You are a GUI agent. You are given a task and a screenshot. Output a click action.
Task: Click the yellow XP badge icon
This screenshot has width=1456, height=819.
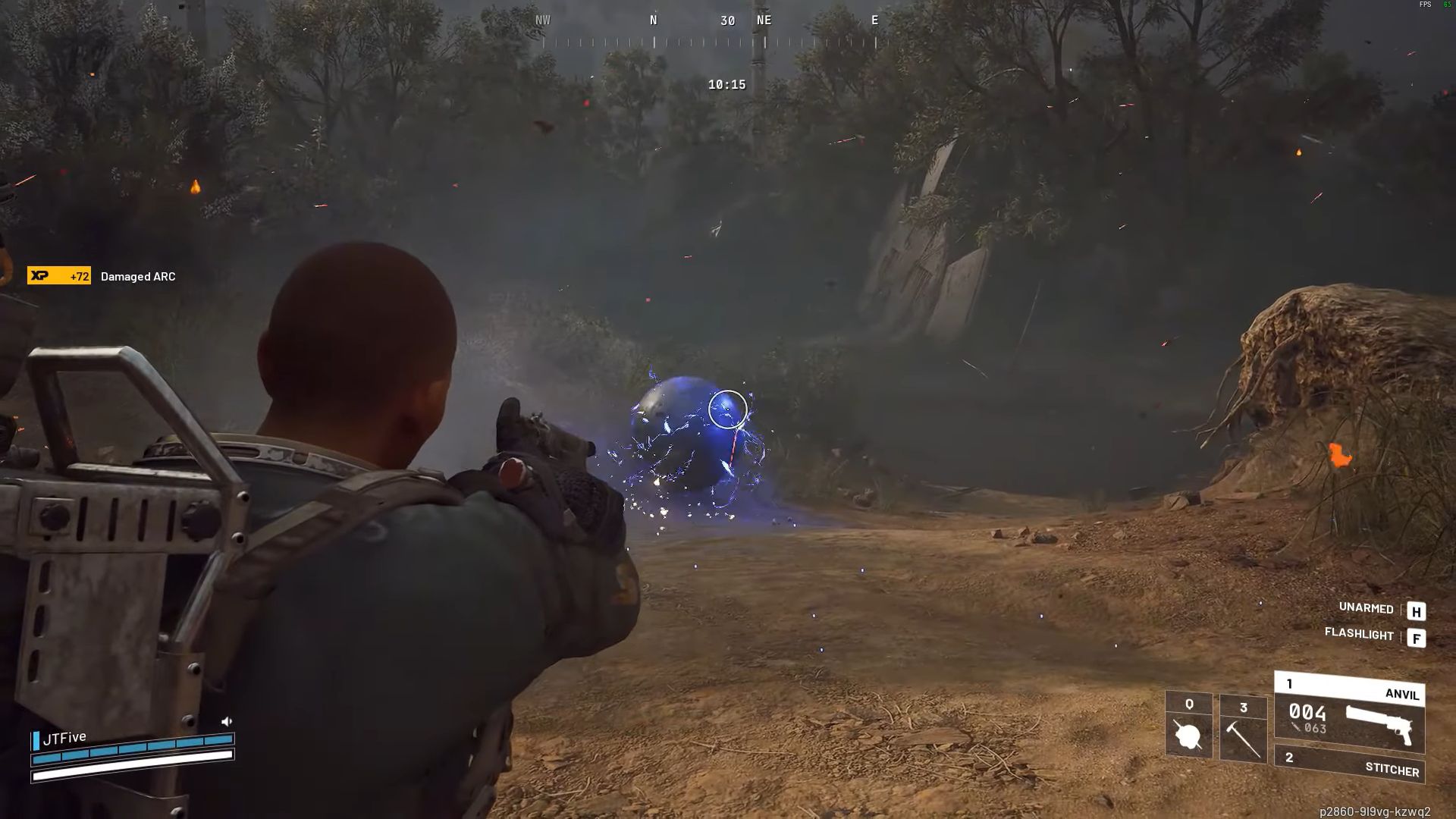(x=43, y=276)
